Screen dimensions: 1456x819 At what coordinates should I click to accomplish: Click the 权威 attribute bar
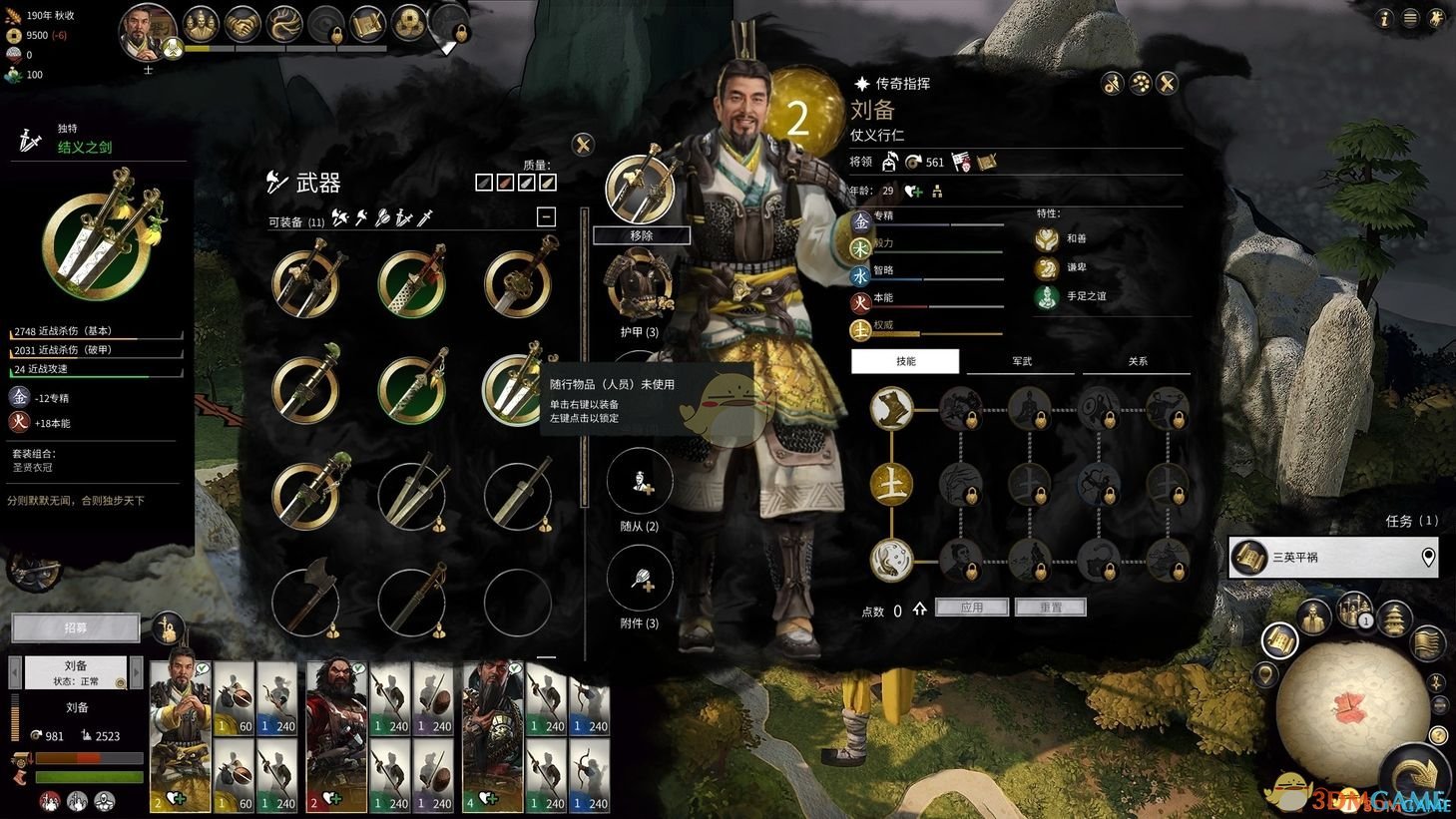pyautogui.click(x=928, y=330)
